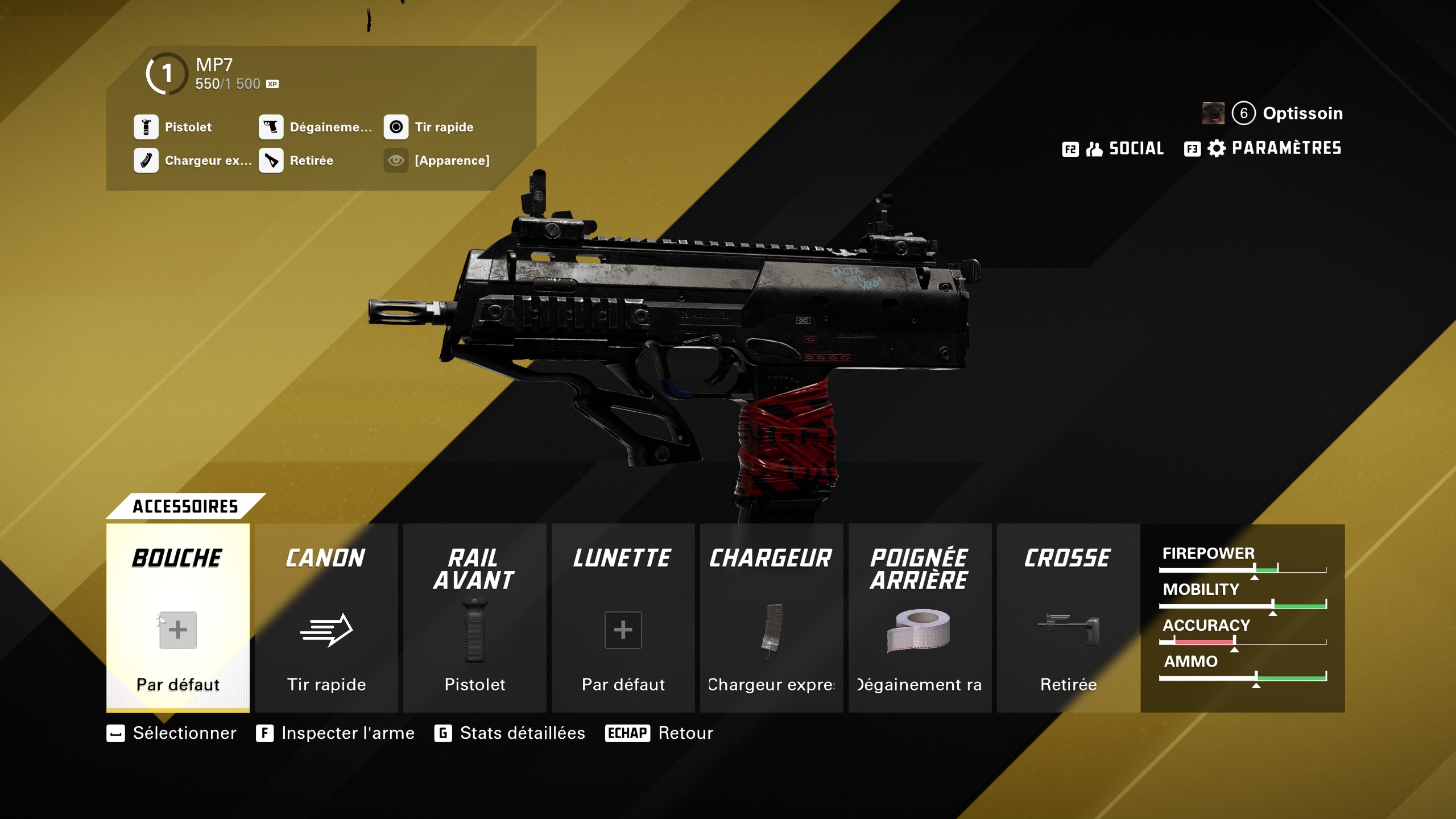Image resolution: width=1456 pixels, height=819 pixels.
Task: Click the Retirée stock icon in the loadout summary
Action: [271, 161]
